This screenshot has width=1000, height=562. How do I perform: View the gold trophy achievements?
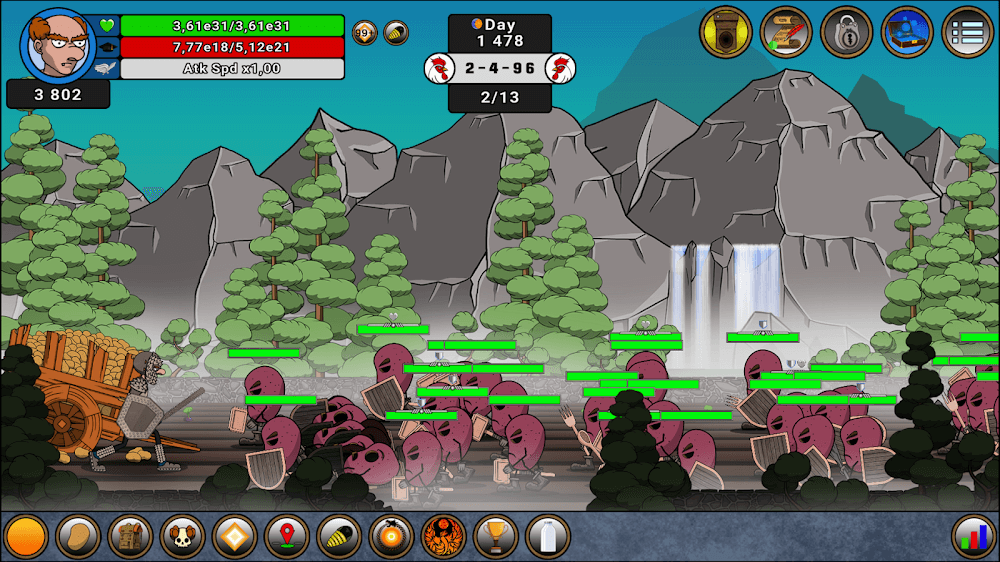(x=495, y=536)
